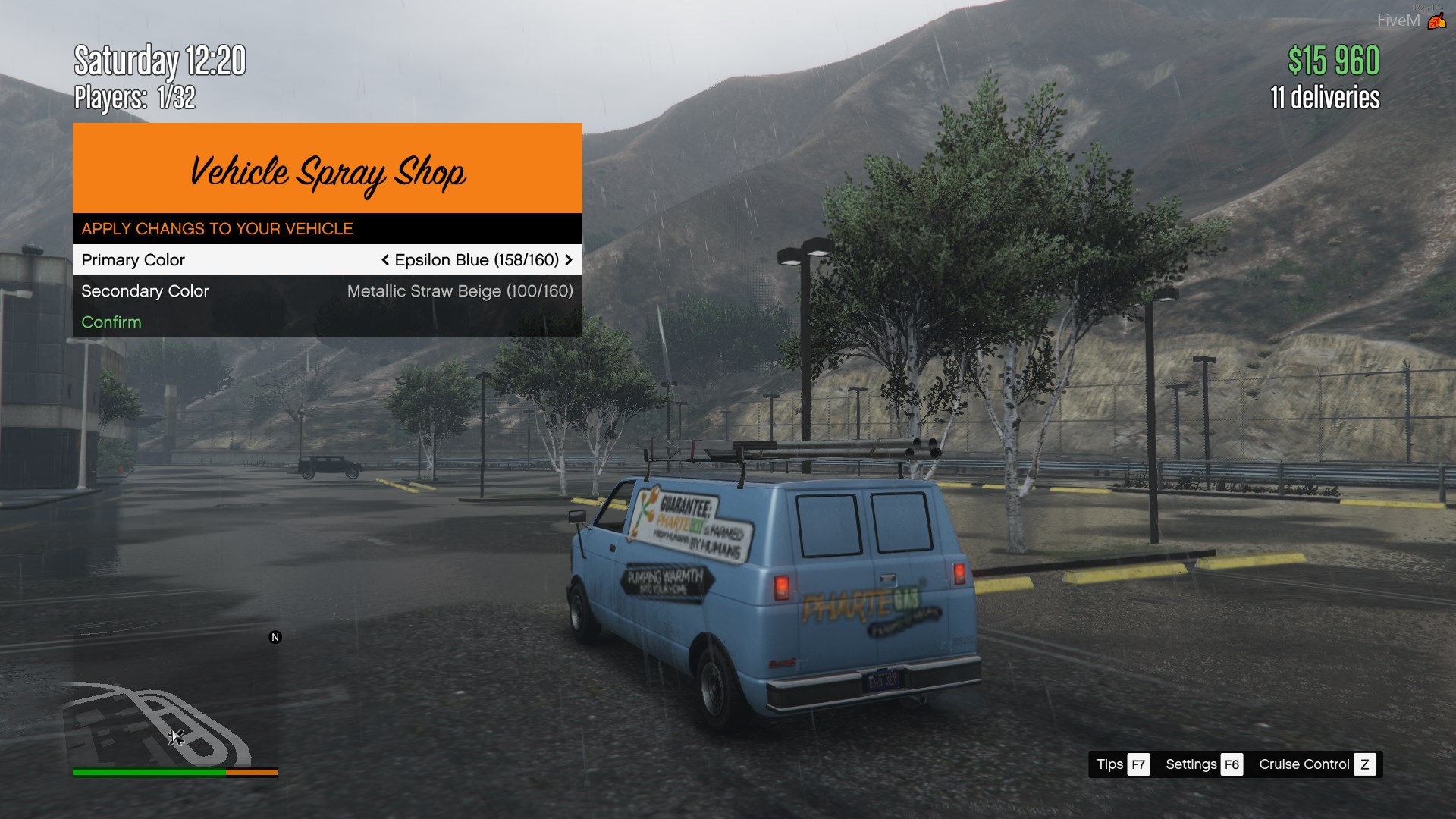Click the left arrow beside Epsilon Blue
Screen dimensions: 1456x819
(x=385, y=260)
